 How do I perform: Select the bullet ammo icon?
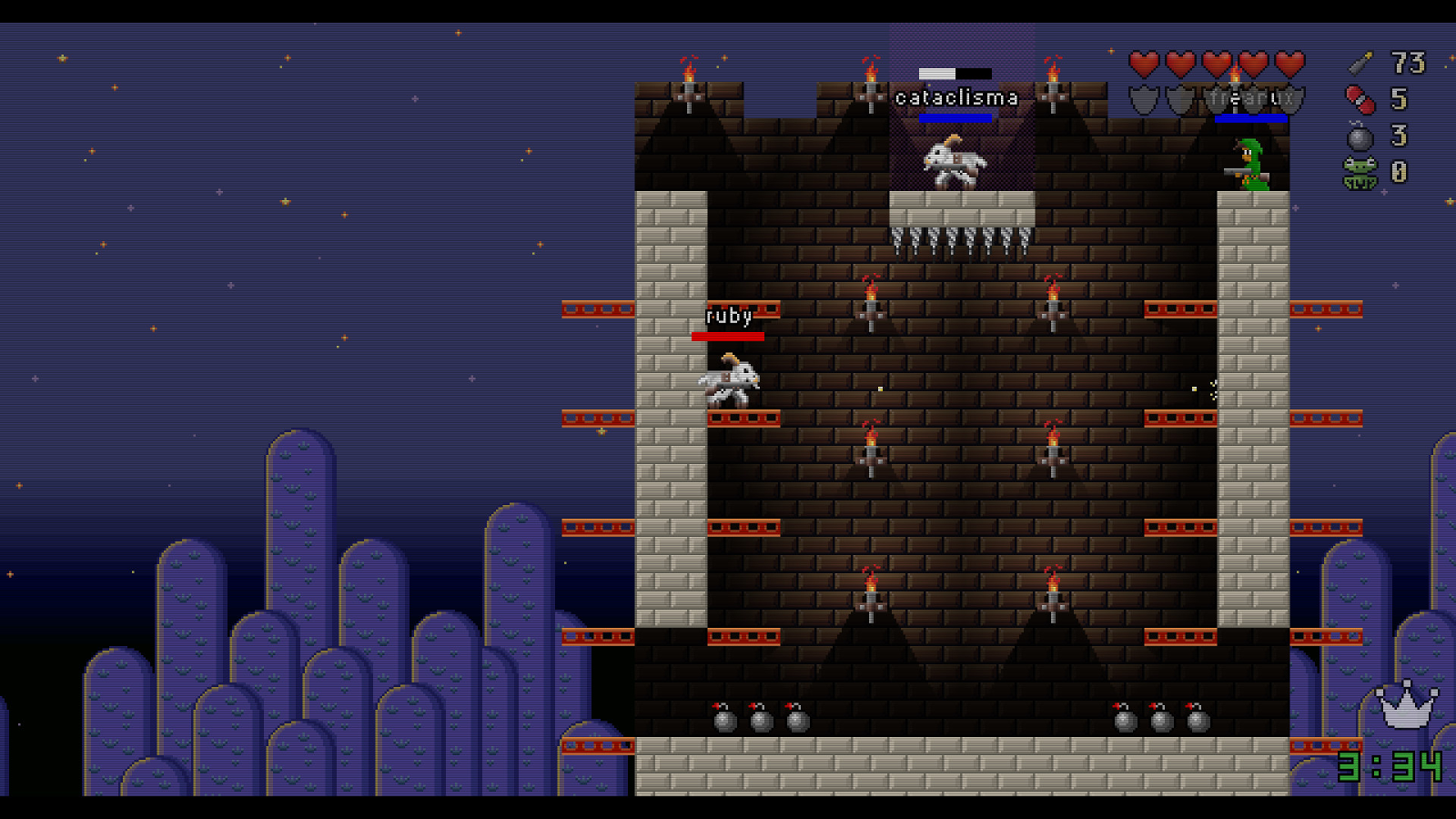tap(1360, 63)
